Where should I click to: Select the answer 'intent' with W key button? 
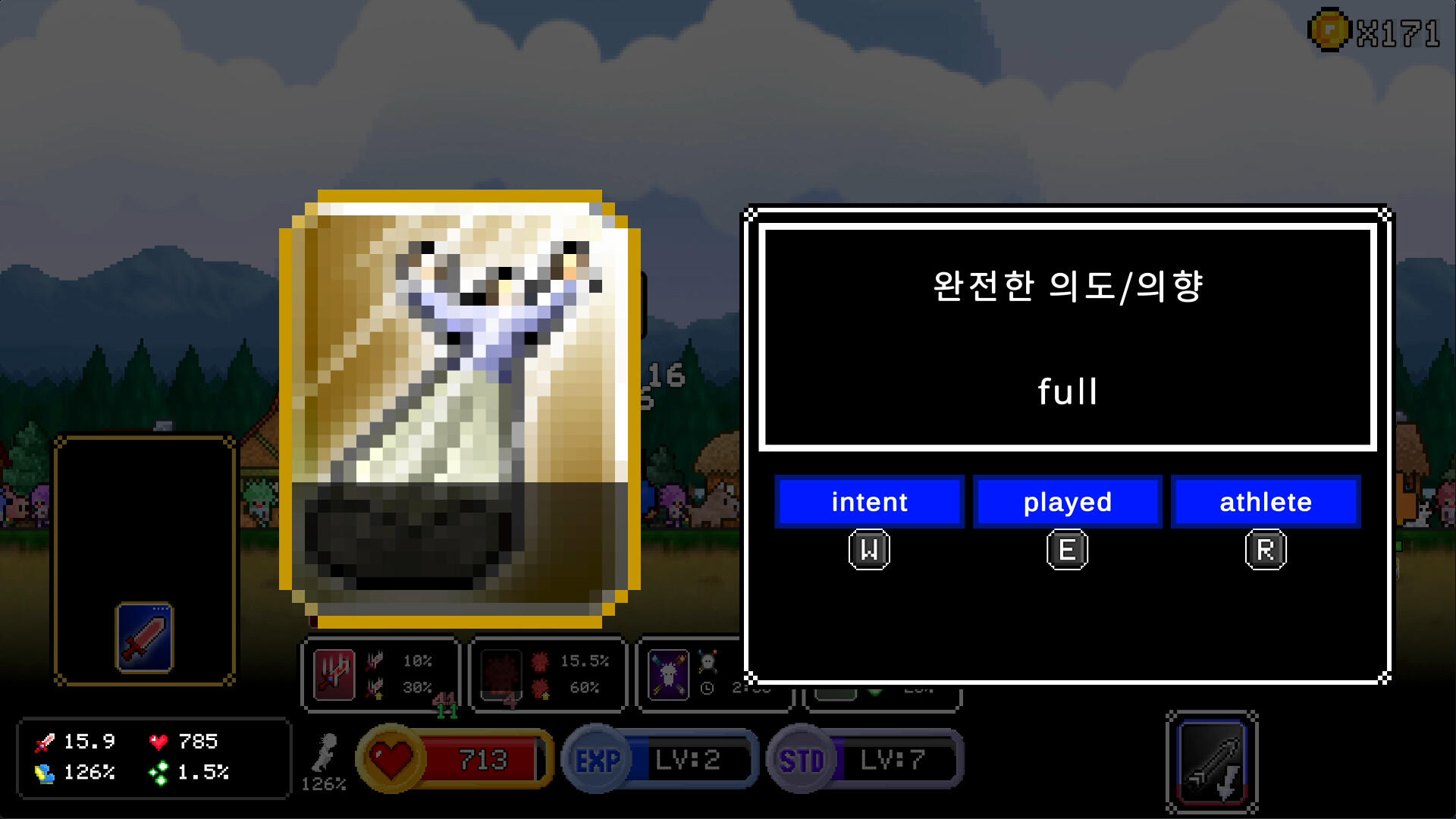(x=869, y=501)
